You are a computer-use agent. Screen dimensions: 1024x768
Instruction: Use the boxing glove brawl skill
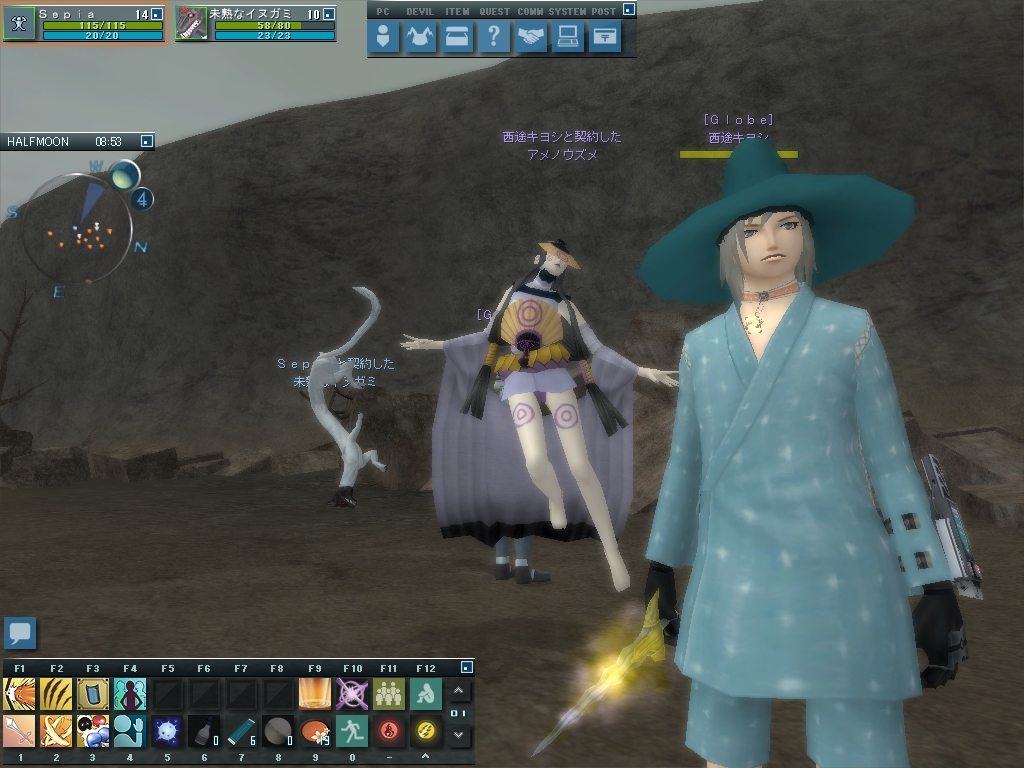point(93,731)
